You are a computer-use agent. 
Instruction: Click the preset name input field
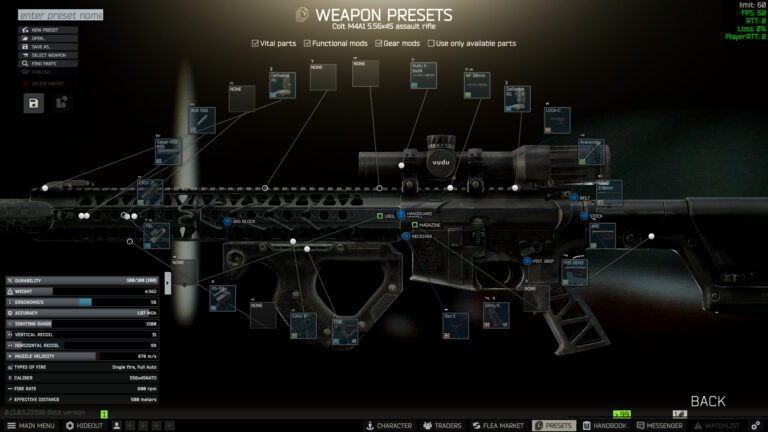click(60, 15)
